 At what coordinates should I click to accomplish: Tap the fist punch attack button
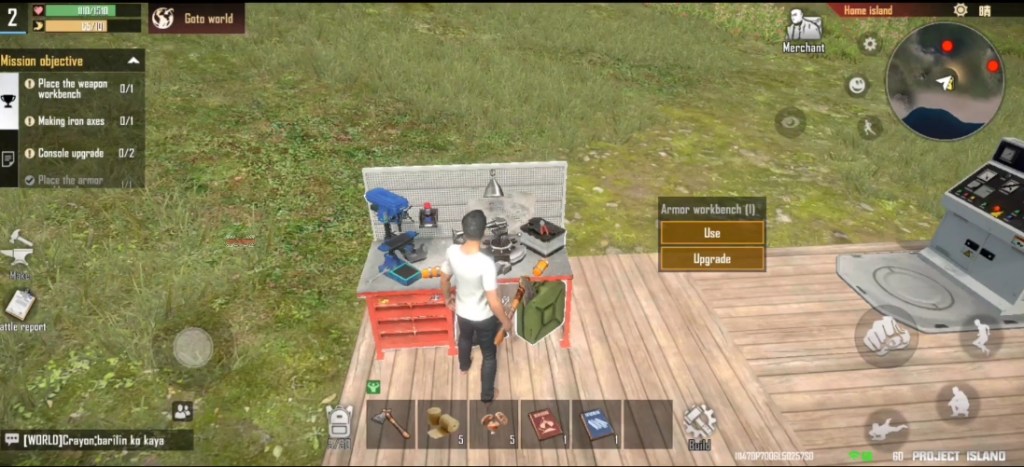[885, 335]
